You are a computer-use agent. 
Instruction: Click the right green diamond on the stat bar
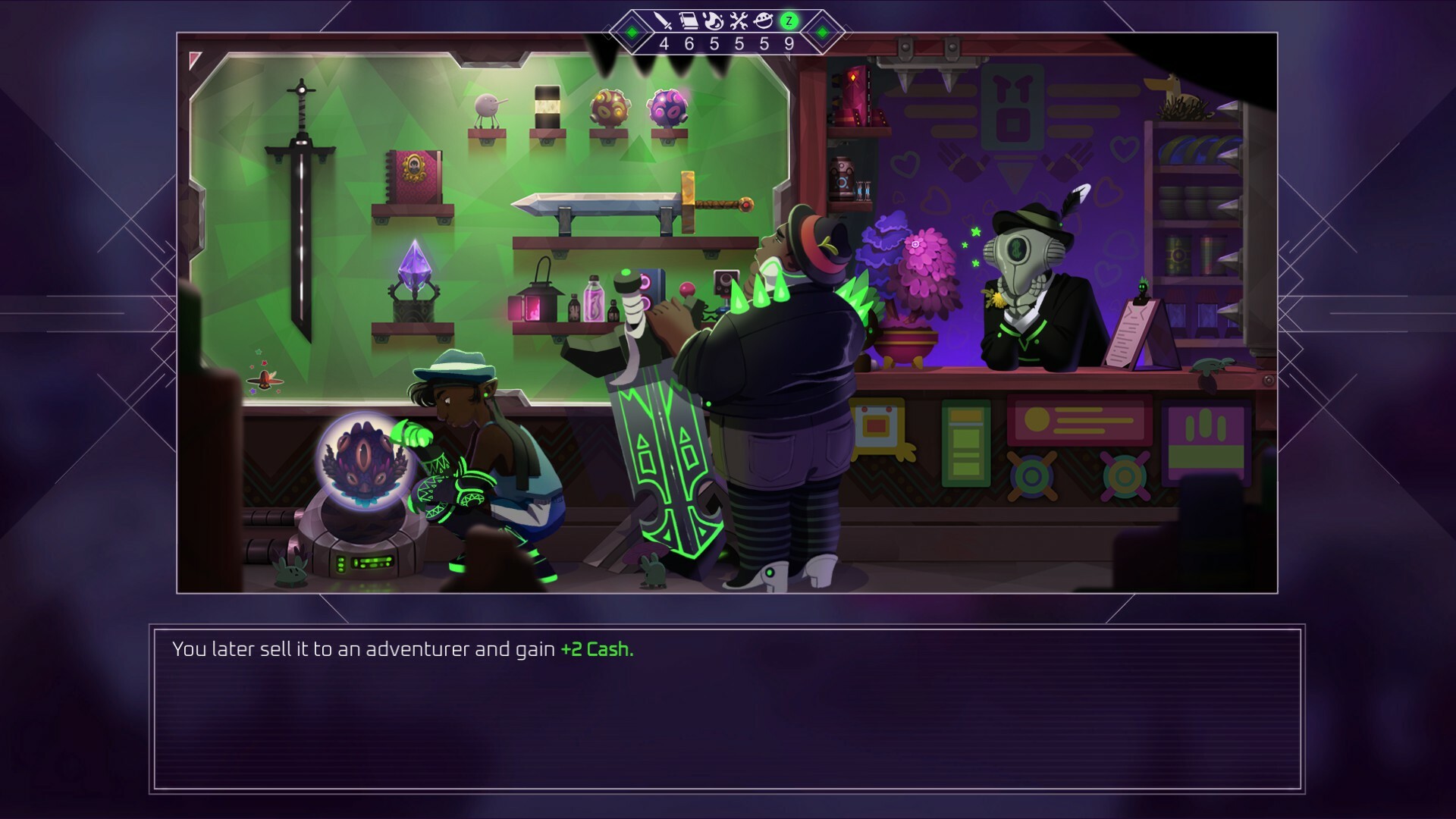click(x=821, y=33)
